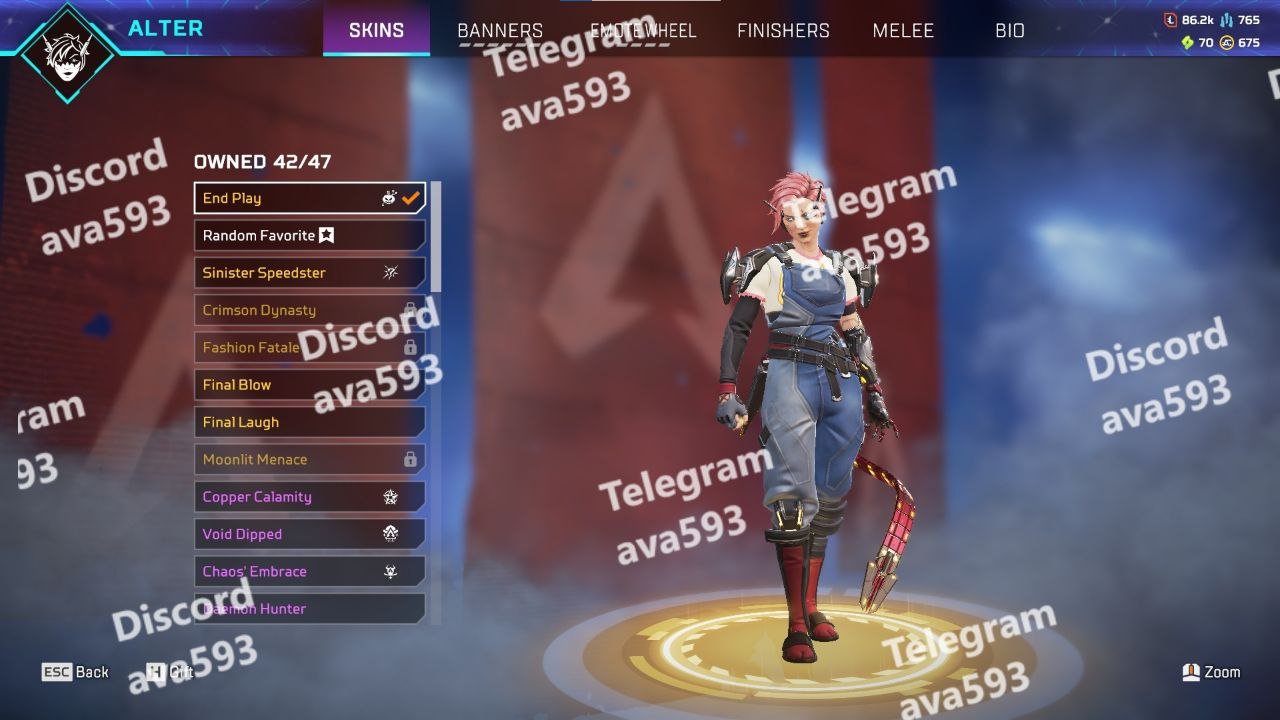The image size is (1280, 720).
Task: Preview the locked Fashion Fatale skin
Action: [309, 347]
